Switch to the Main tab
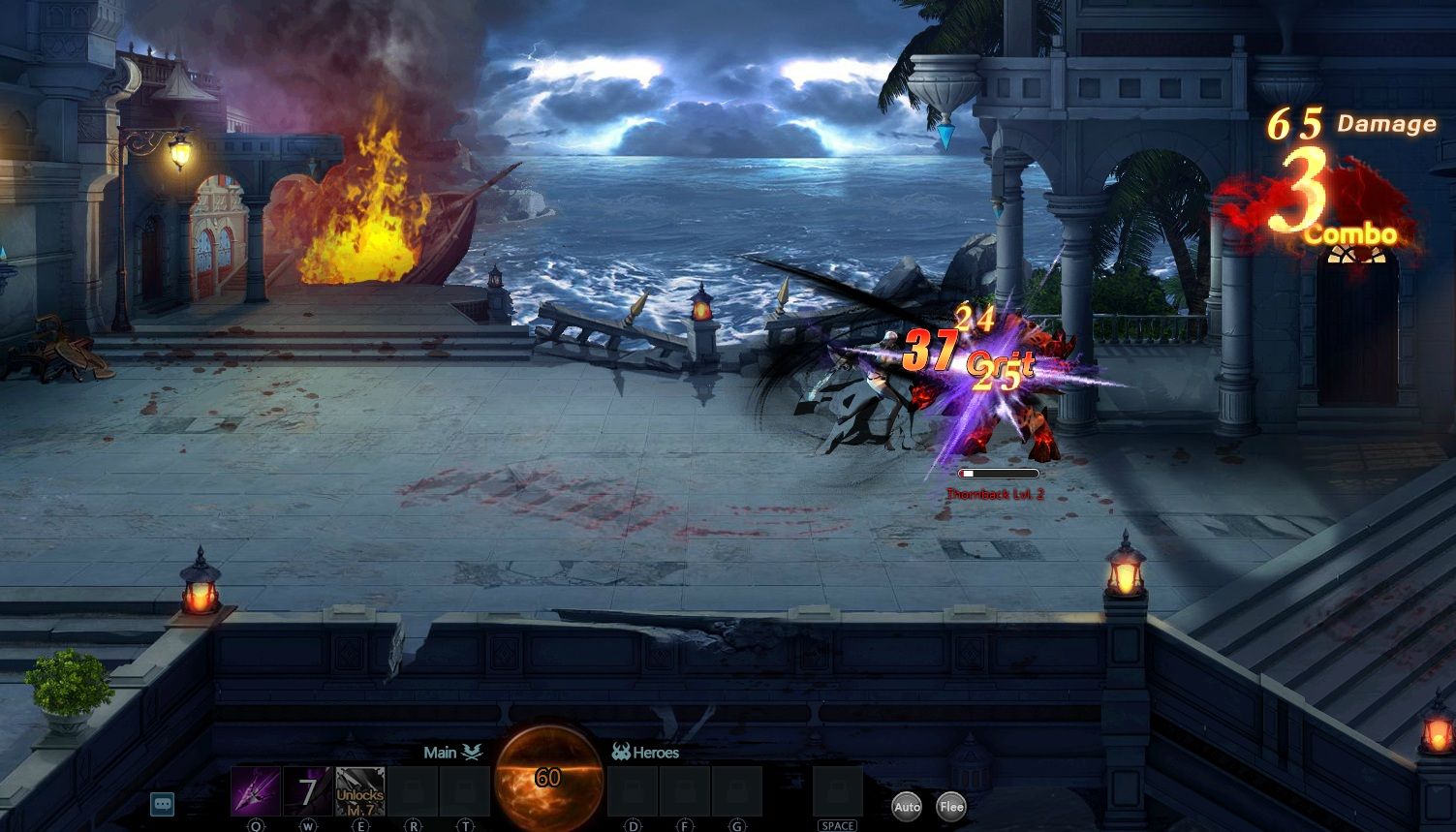Screen dimensions: 1456x832 coord(442,752)
